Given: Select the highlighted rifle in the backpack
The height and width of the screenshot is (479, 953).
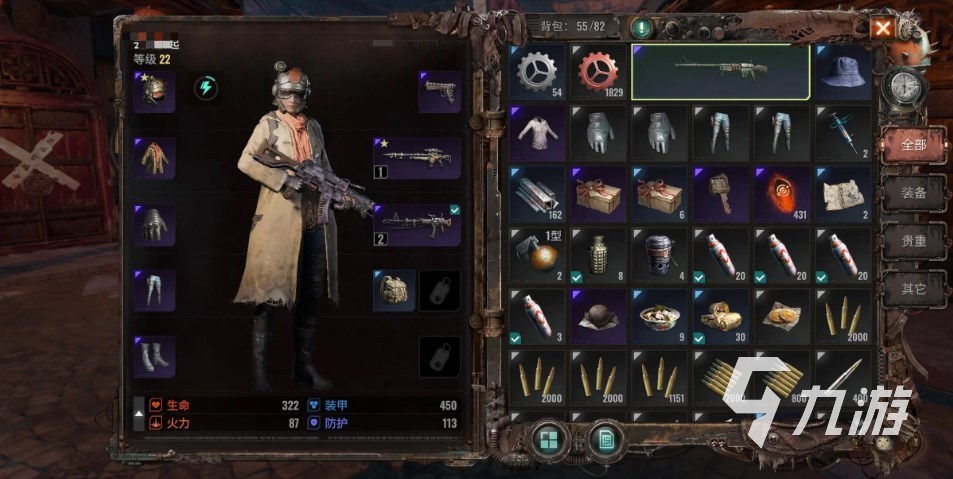Looking at the screenshot, I should pyautogui.click(x=720, y=72).
